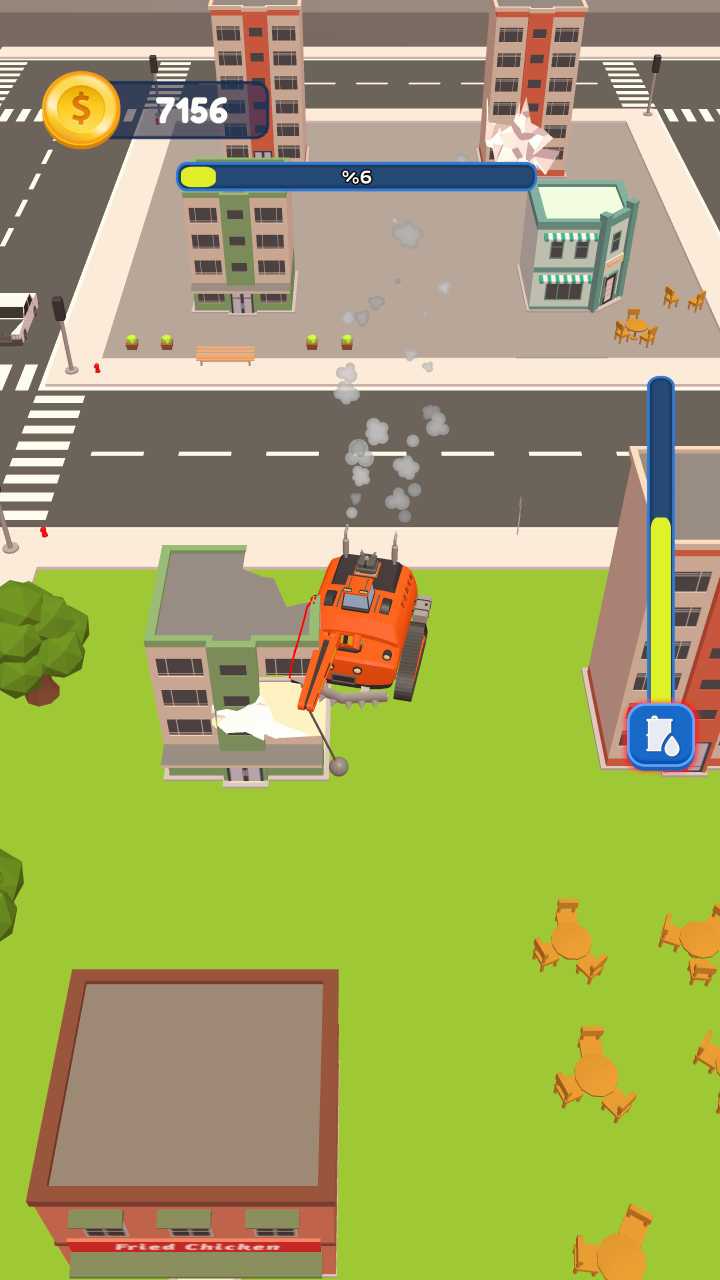
Task: Tap the blue fuel refill button
Action: pyautogui.click(x=660, y=736)
